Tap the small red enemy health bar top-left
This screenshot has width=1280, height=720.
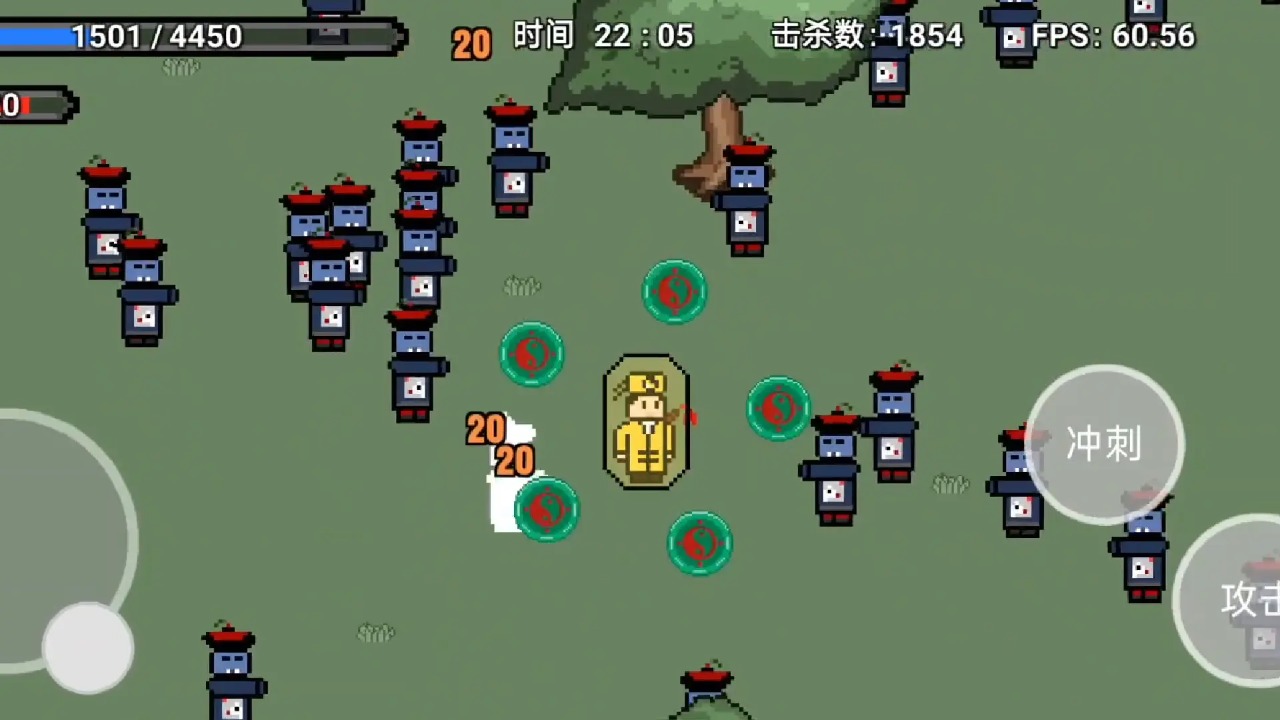click(35, 102)
